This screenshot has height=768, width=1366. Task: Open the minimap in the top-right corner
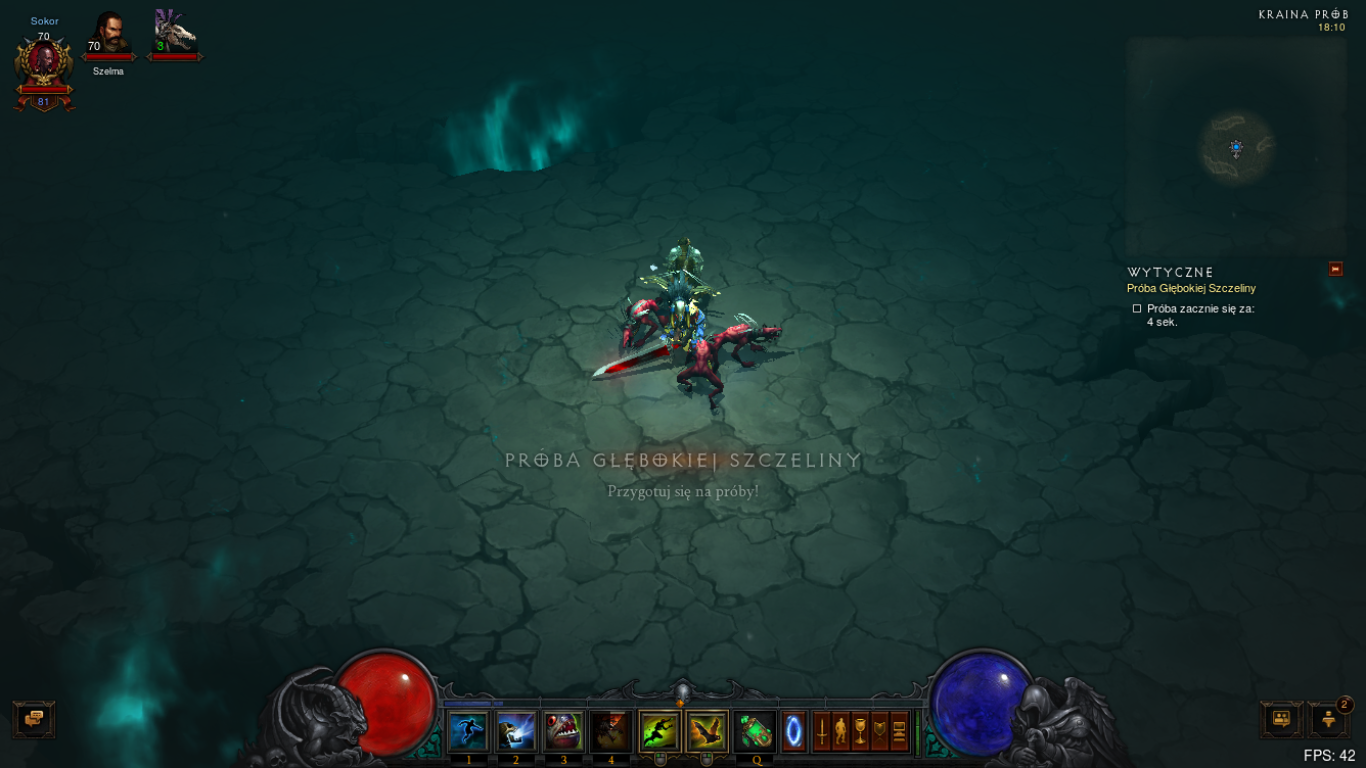point(1236,148)
